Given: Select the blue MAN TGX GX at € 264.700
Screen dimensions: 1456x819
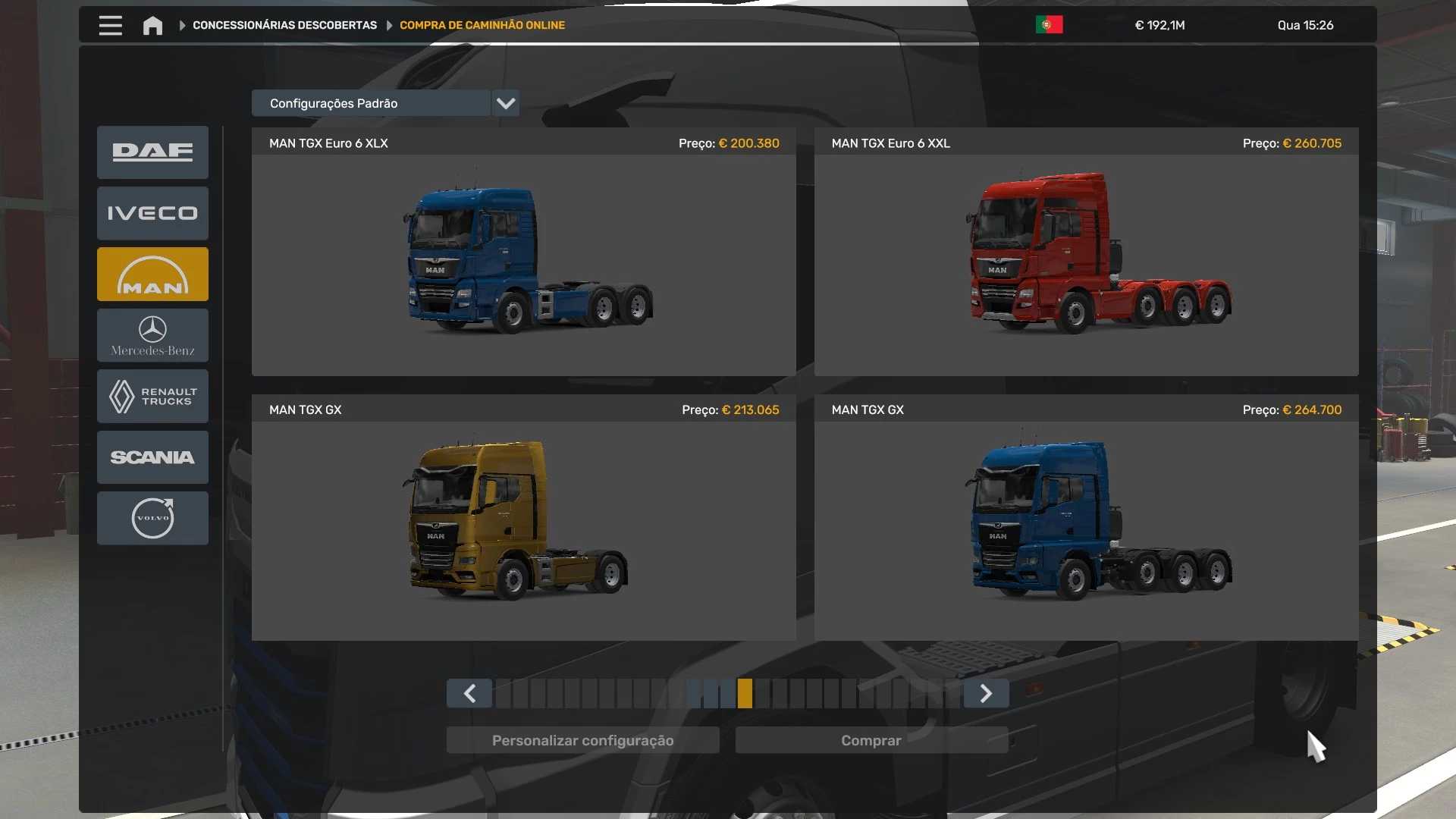Looking at the screenshot, I should (x=1086, y=527).
